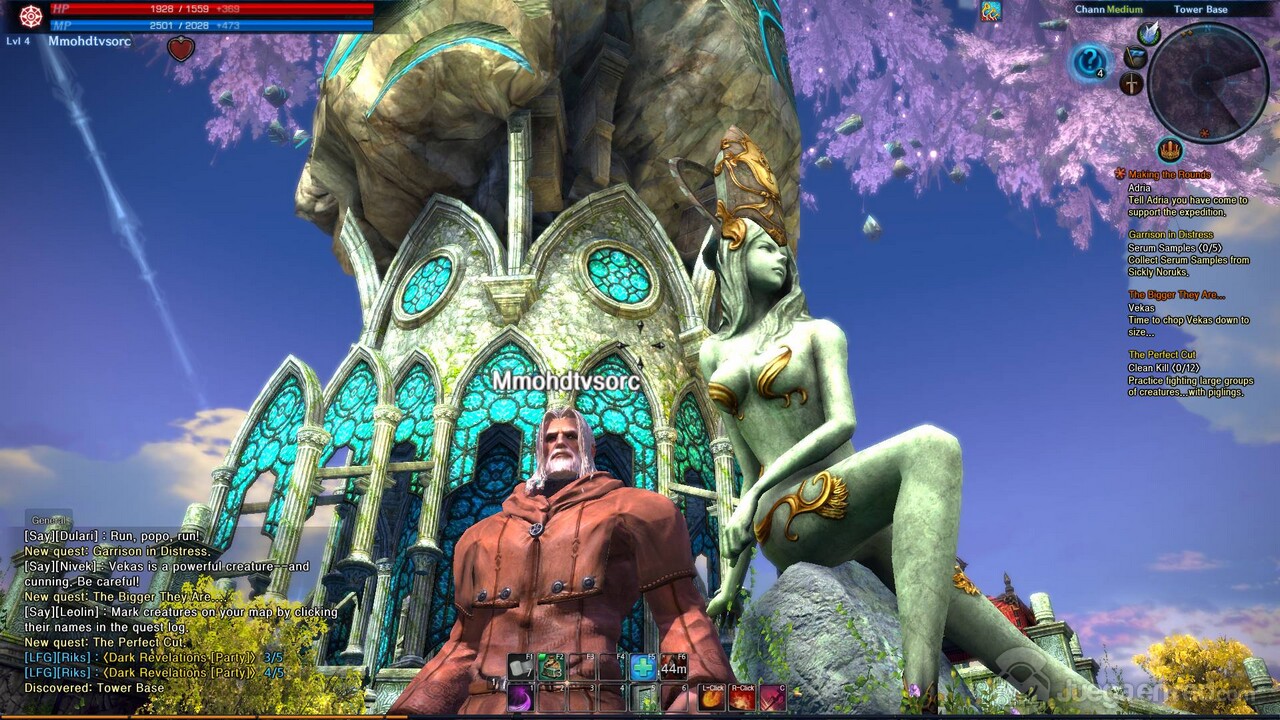Select the Making the Rounds quest
This screenshot has width=1280, height=720.
point(1169,175)
